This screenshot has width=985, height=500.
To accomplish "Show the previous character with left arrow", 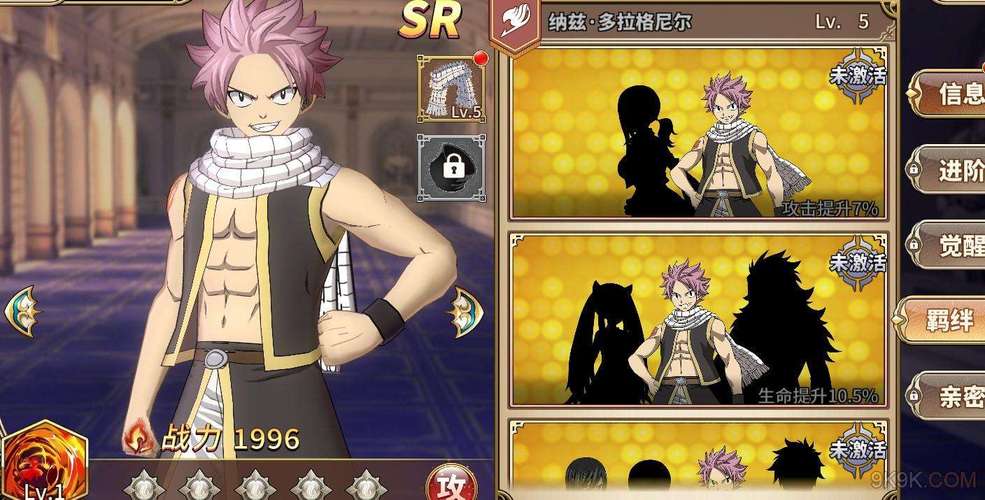I will click(x=21, y=311).
